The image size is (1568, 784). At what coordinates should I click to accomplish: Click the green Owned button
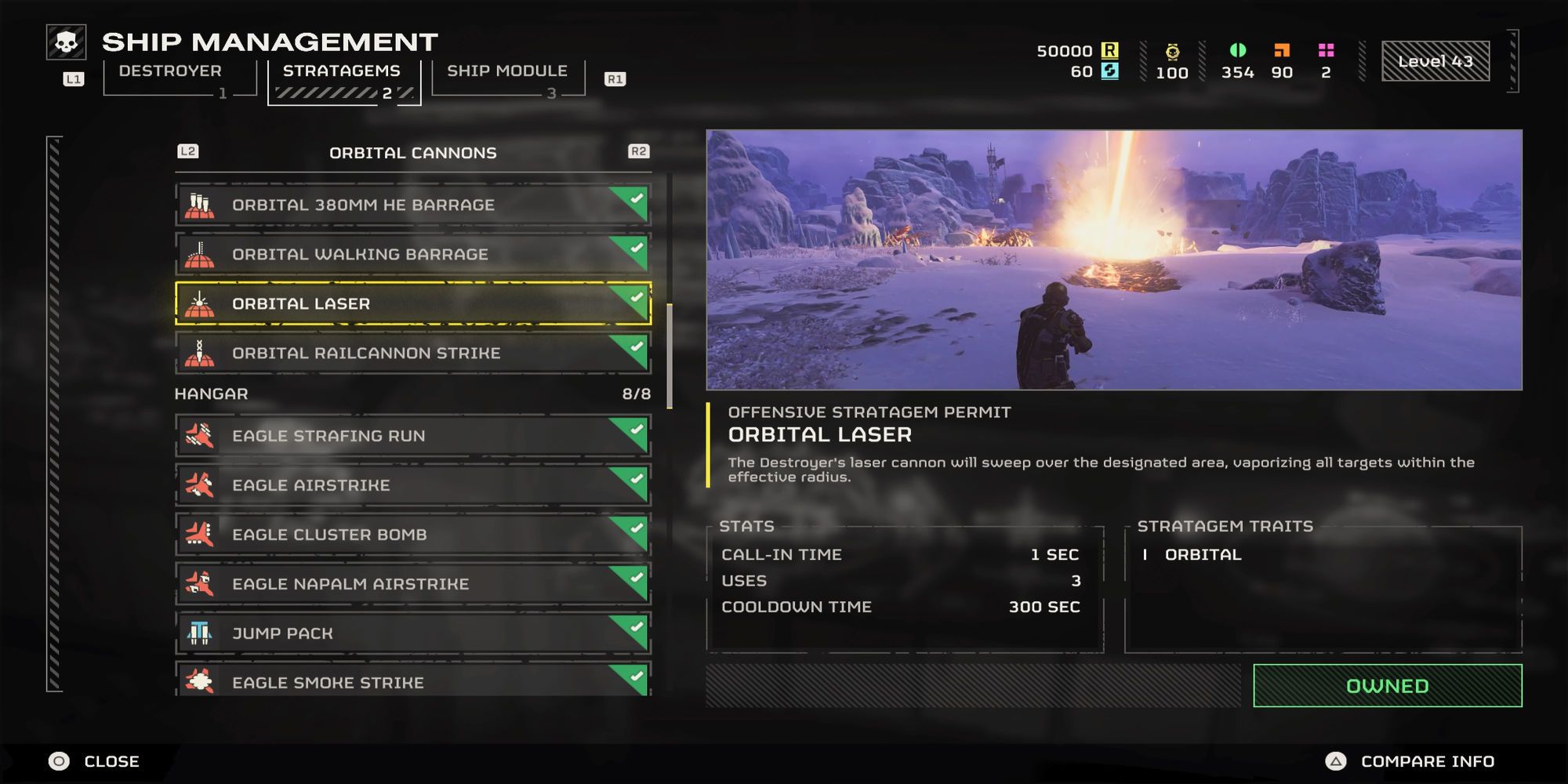coord(1387,686)
